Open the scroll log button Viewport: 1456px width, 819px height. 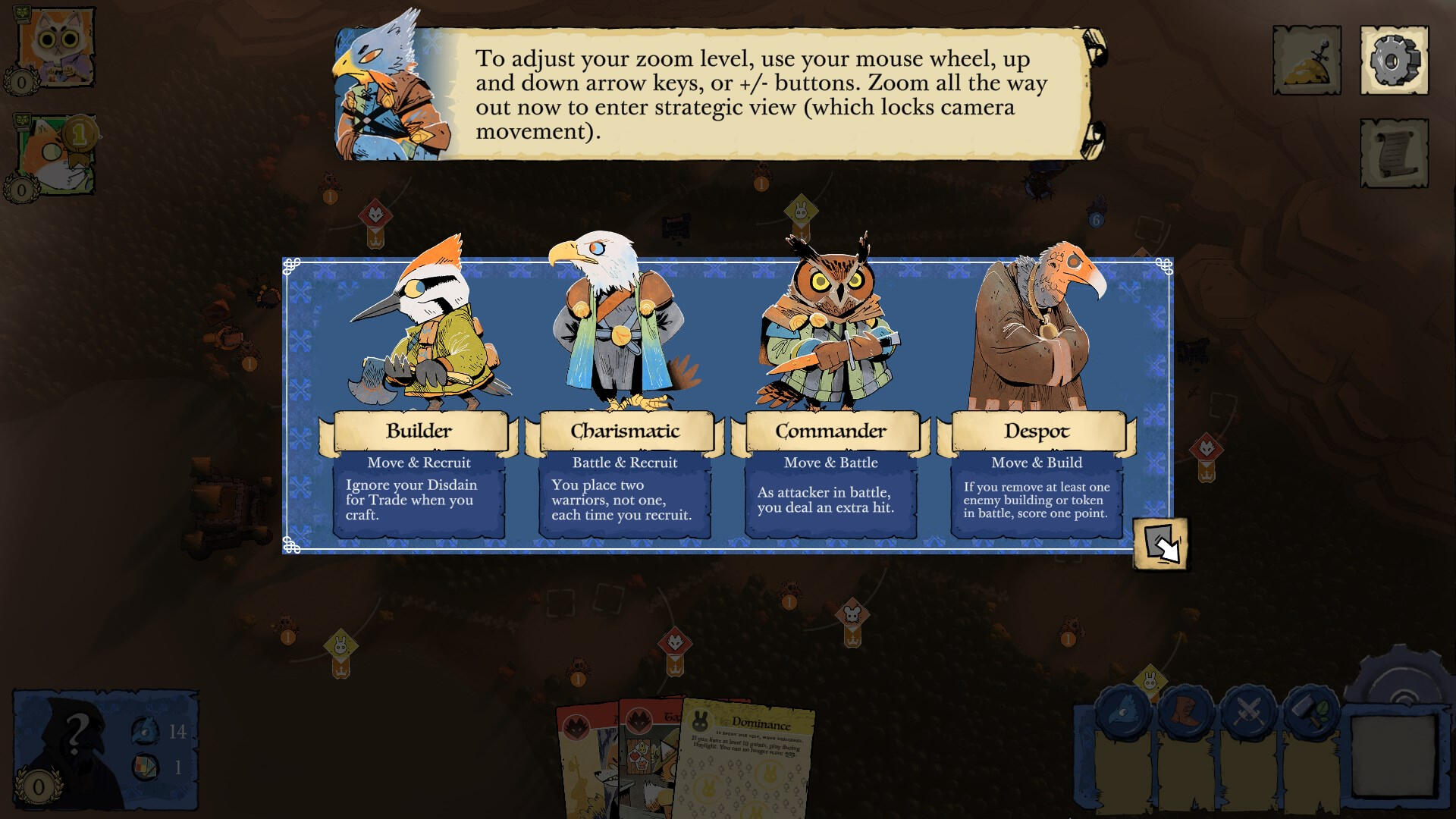(1394, 153)
